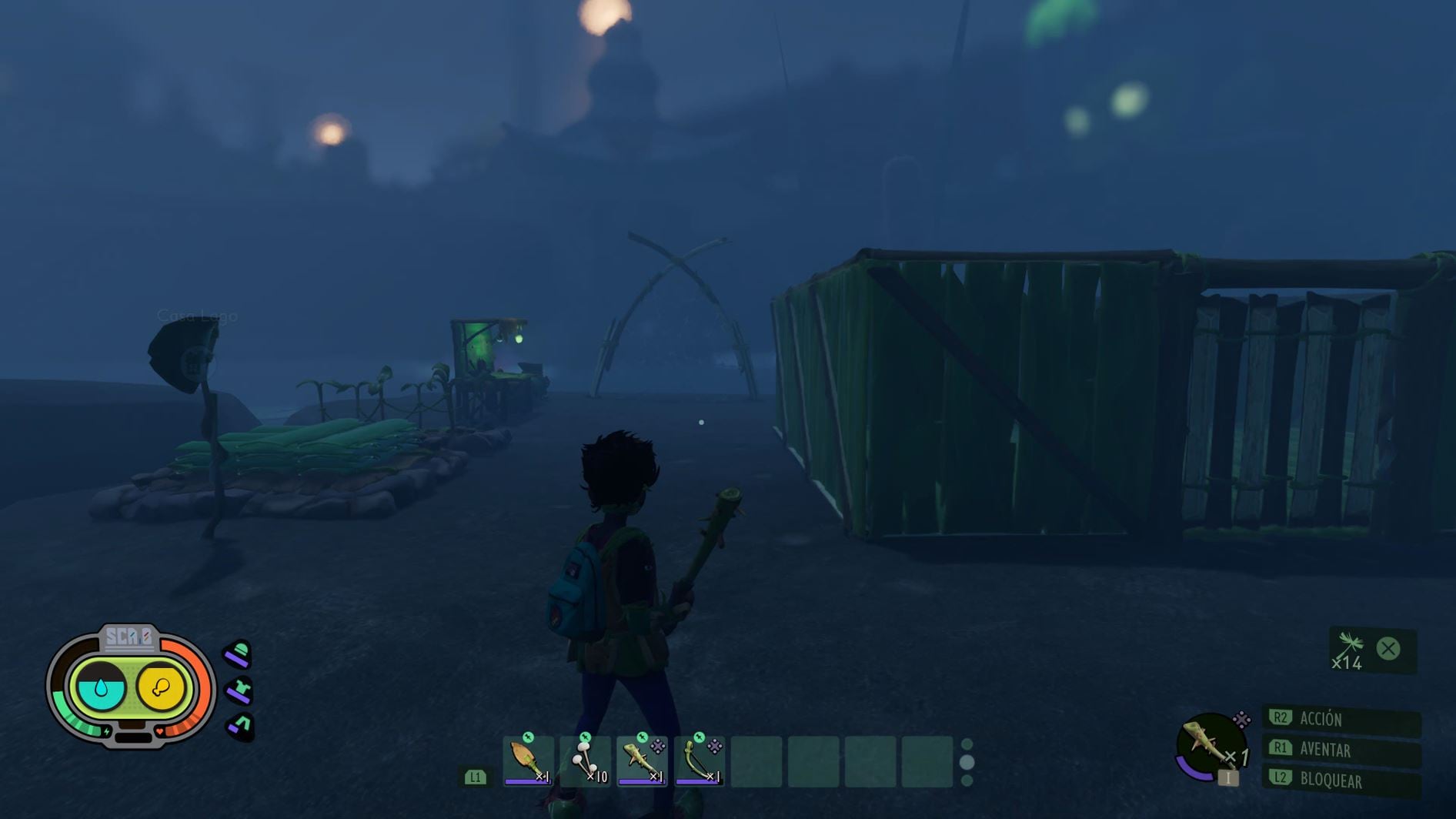1456x819 pixels.
Task: Click the dandelion tuft glider icon
Action: [1351, 648]
